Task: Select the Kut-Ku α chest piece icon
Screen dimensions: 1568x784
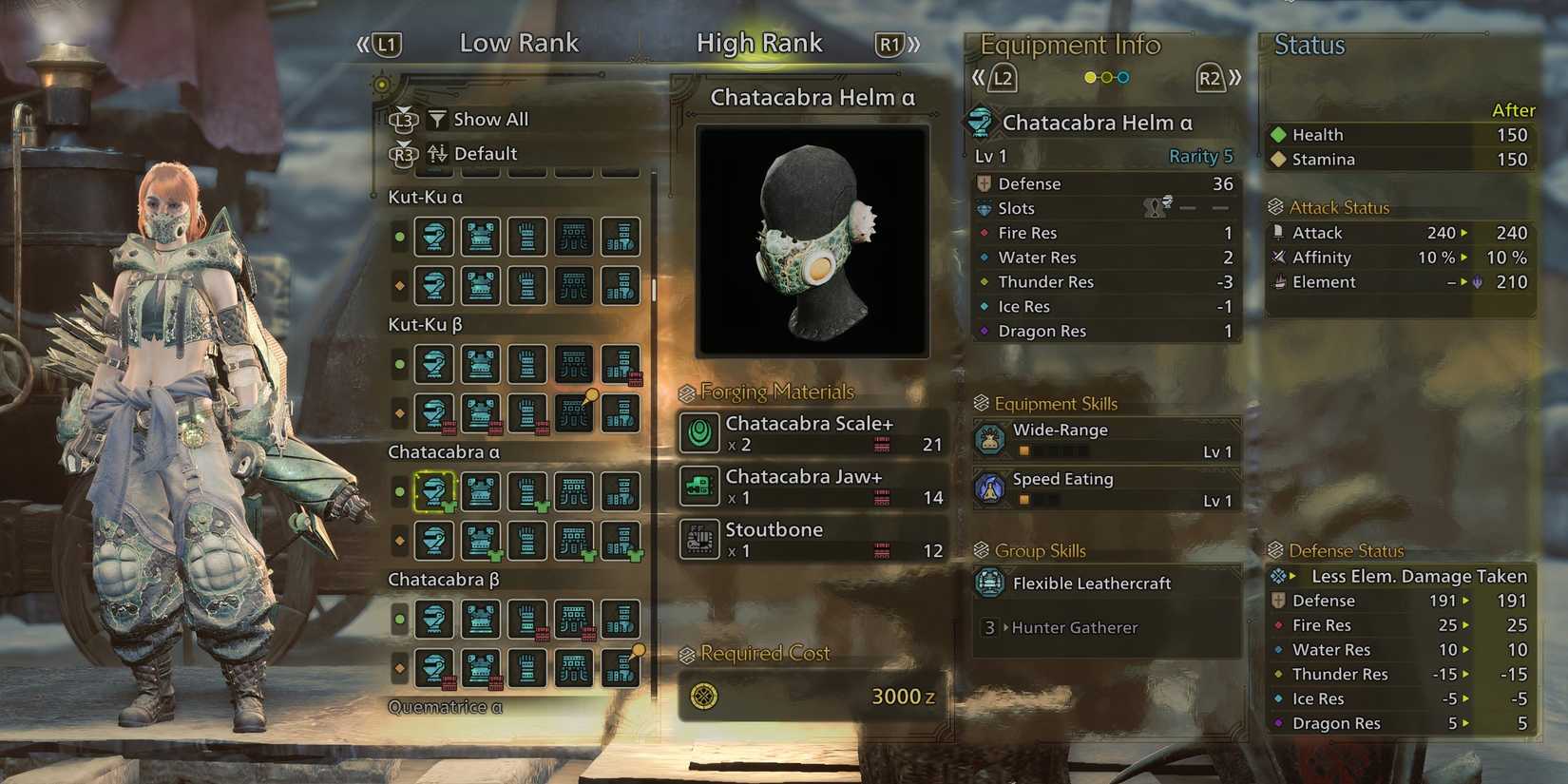Action: point(481,237)
